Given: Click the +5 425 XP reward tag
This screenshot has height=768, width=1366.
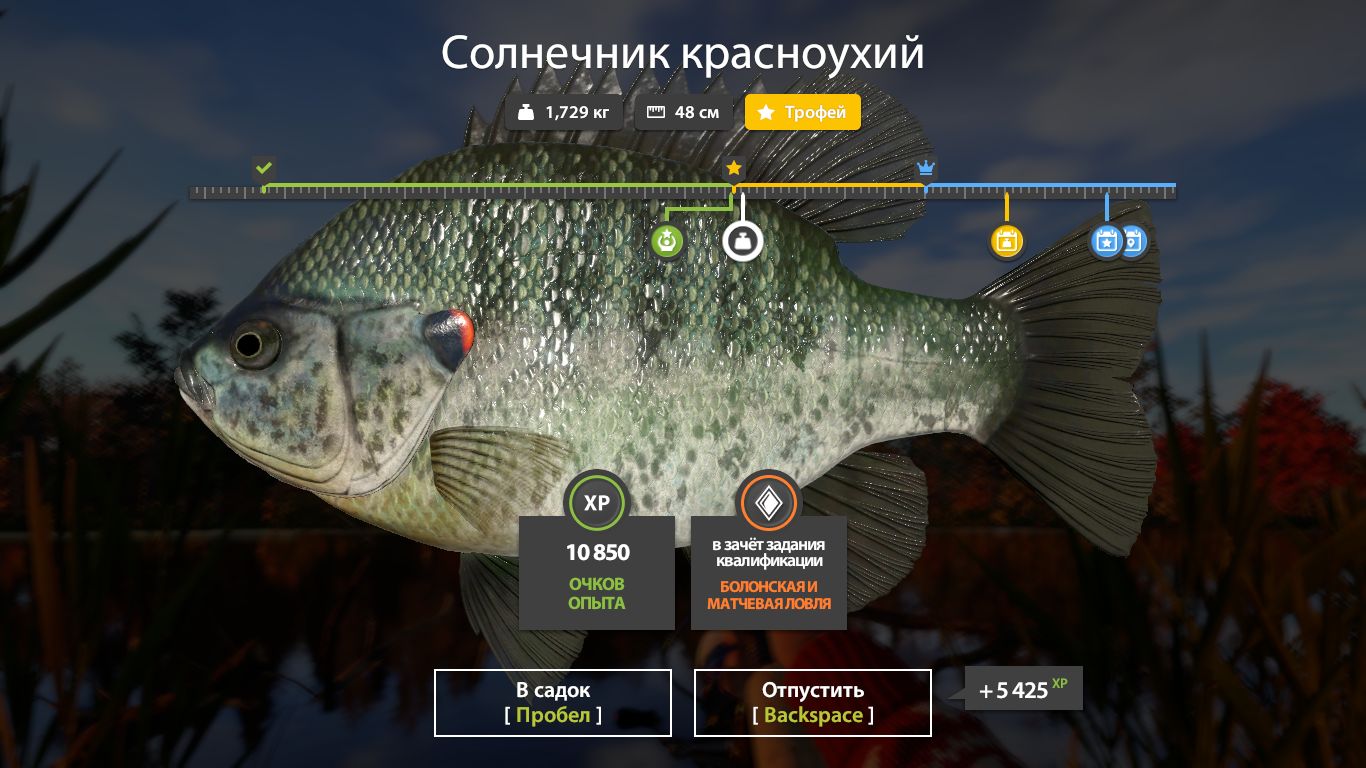Looking at the screenshot, I should pos(1022,688).
